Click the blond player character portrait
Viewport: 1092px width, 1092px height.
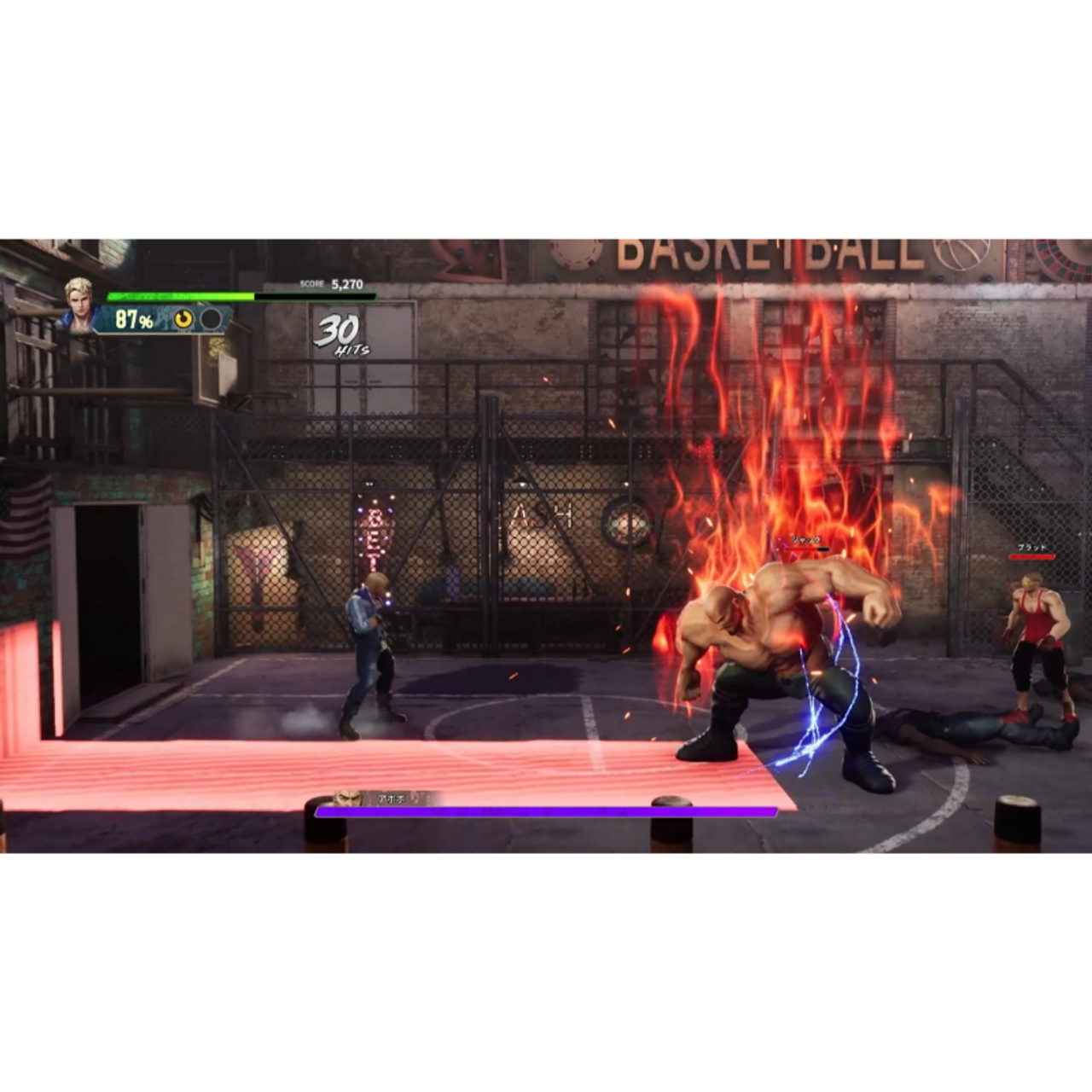point(78,302)
